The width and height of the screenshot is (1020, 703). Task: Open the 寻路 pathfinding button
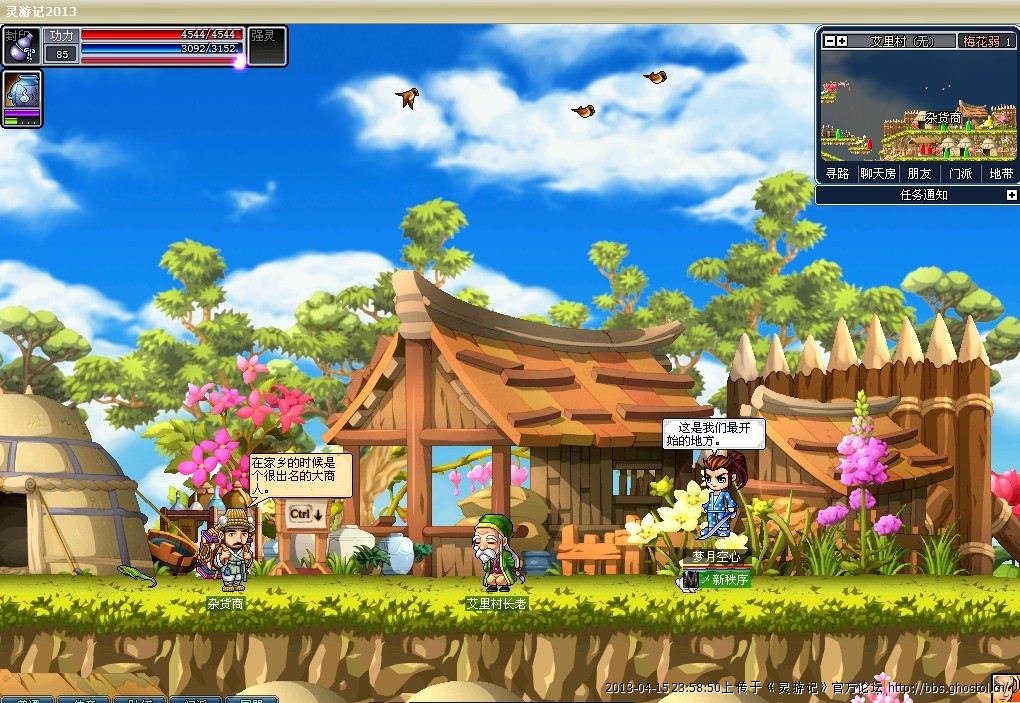point(837,173)
